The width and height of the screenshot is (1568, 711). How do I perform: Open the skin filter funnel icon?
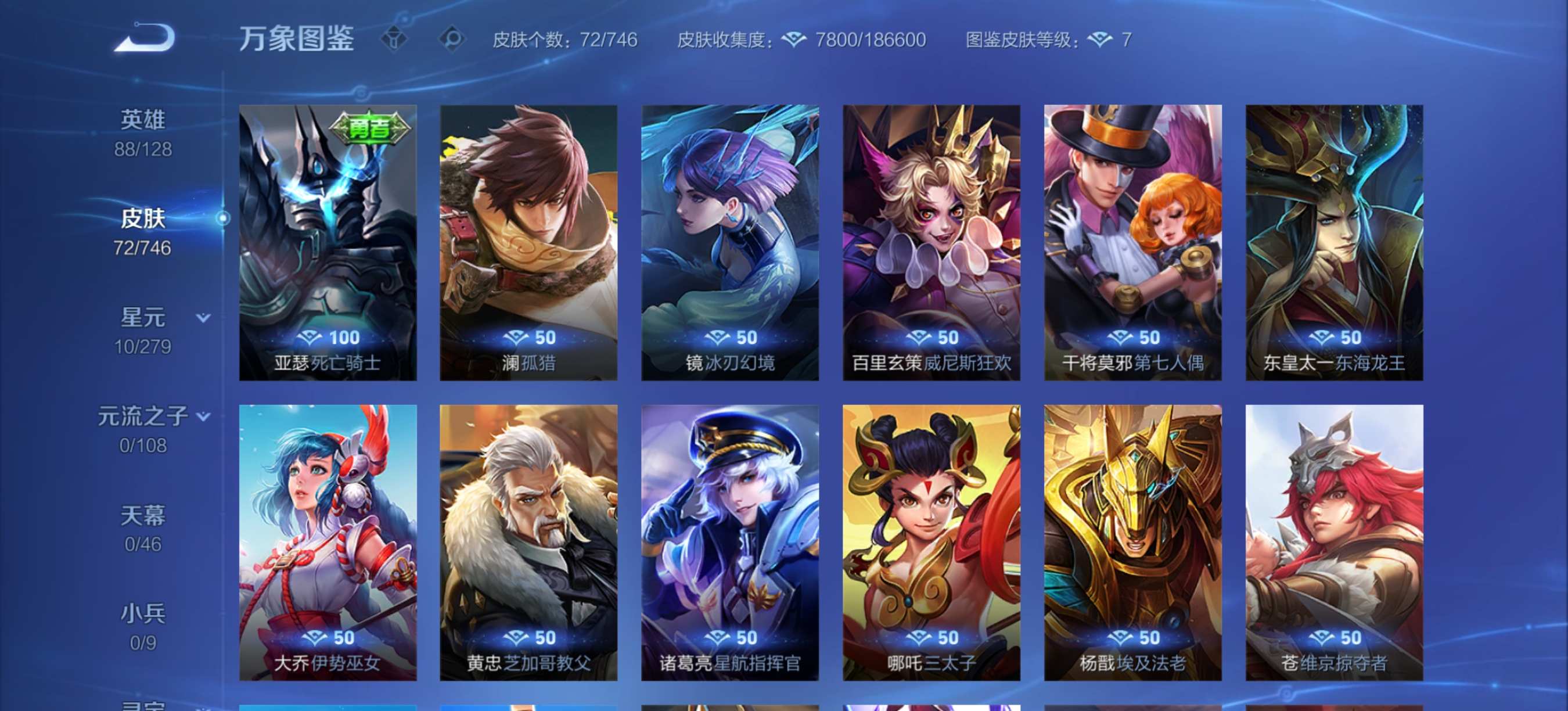pyautogui.click(x=394, y=38)
